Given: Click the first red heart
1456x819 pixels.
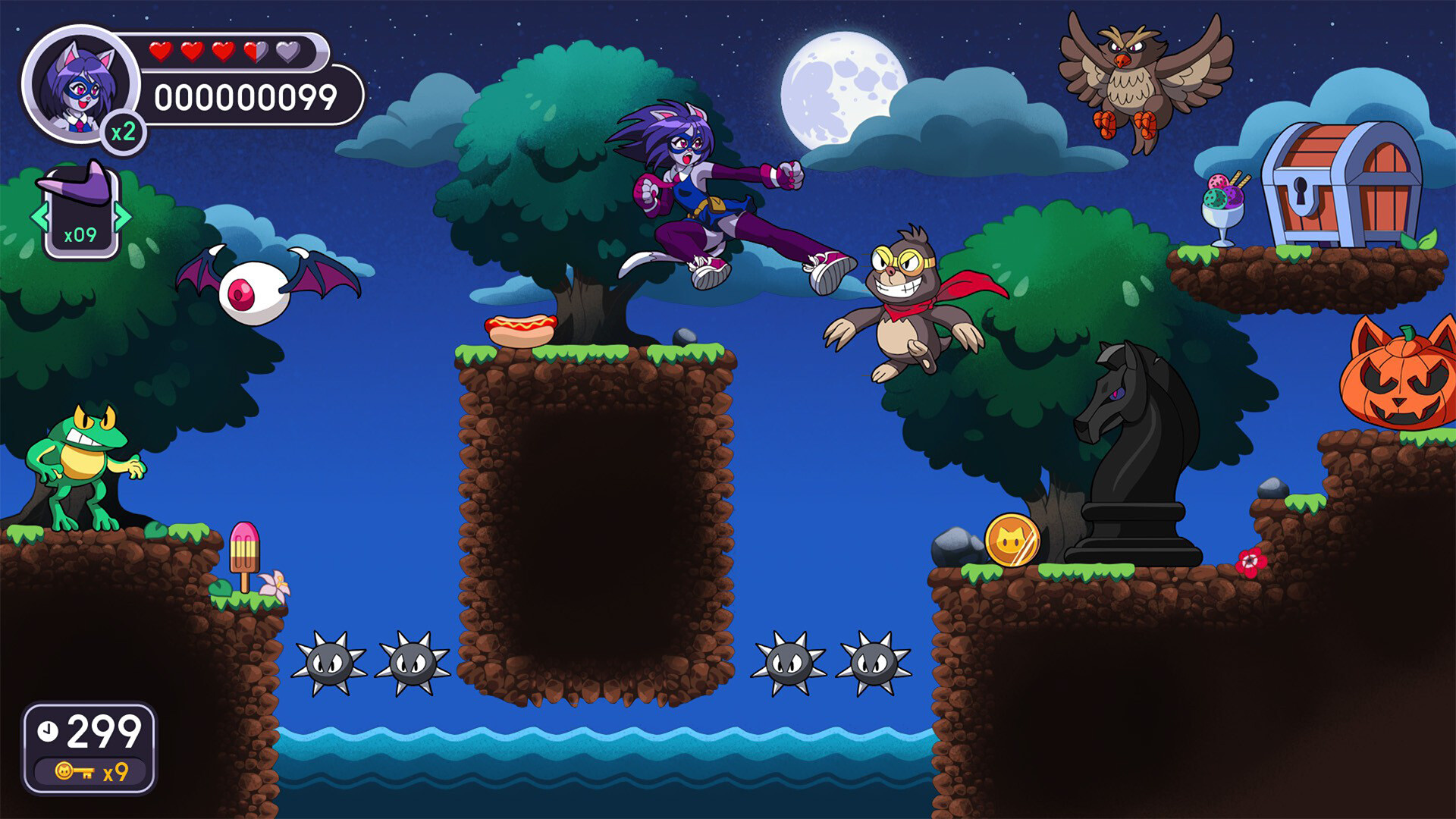Looking at the screenshot, I should click(x=161, y=53).
